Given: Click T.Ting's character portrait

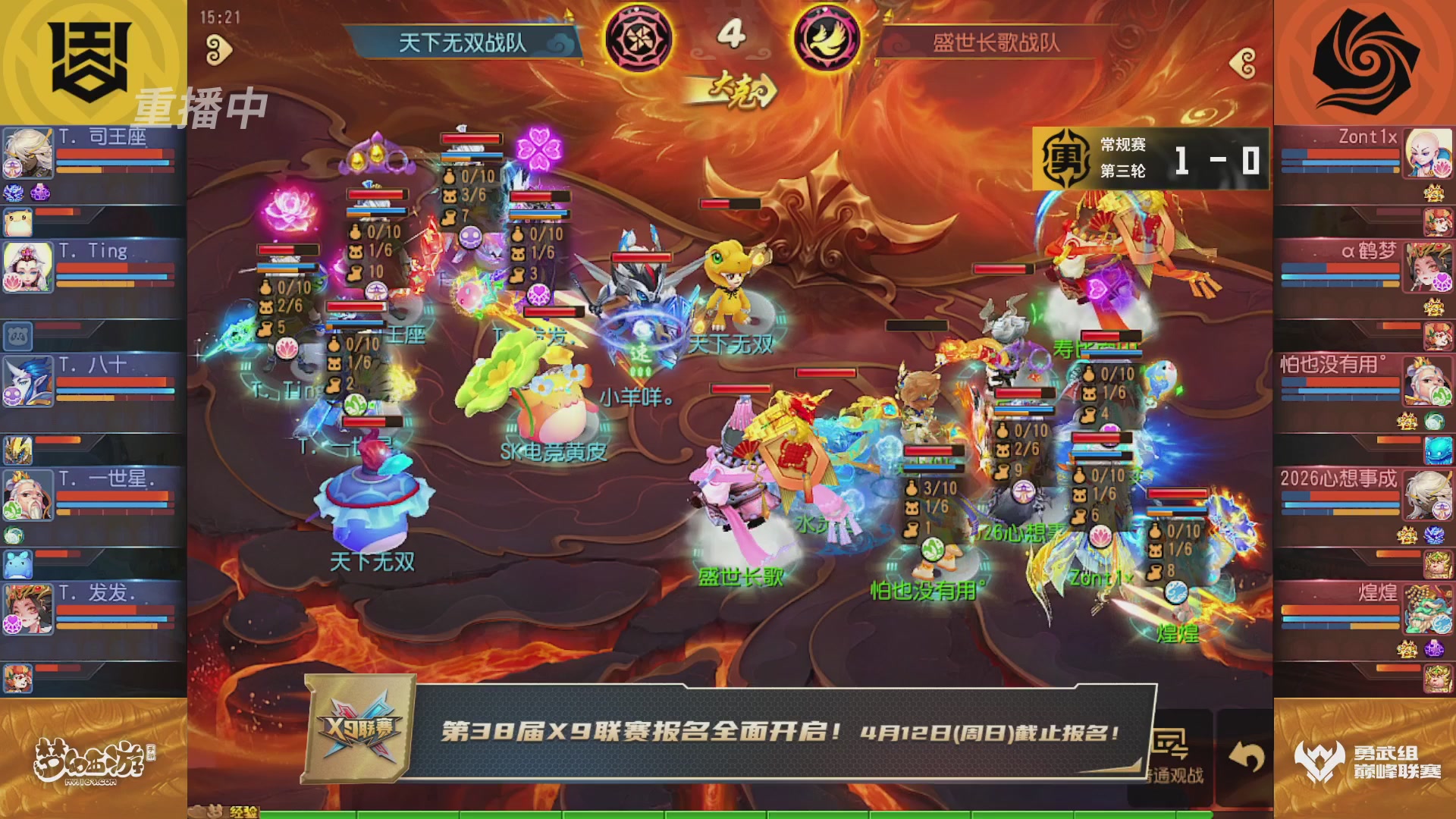Looking at the screenshot, I should tap(28, 265).
